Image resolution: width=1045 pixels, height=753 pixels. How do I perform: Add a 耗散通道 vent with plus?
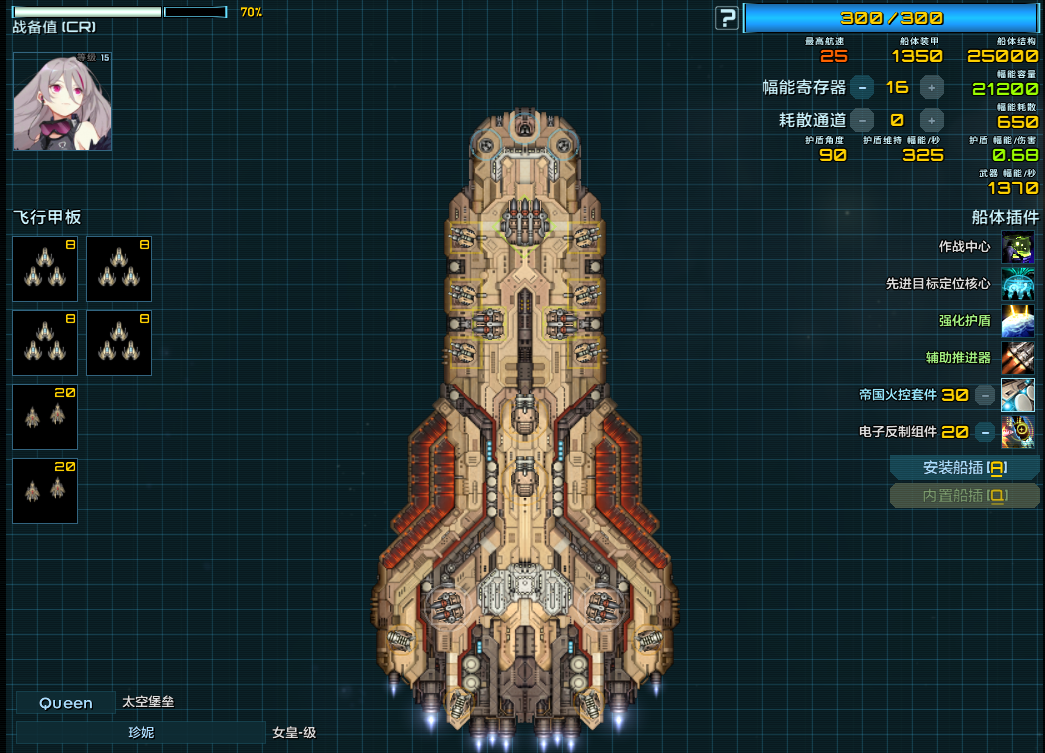[931, 120]
